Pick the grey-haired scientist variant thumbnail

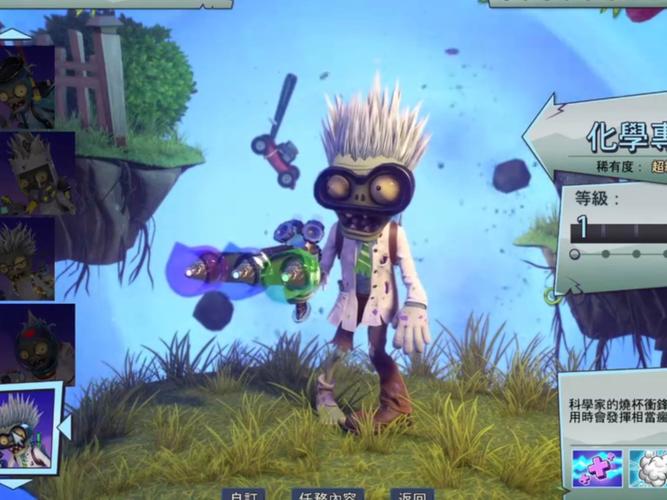click(x=27, y=258)
